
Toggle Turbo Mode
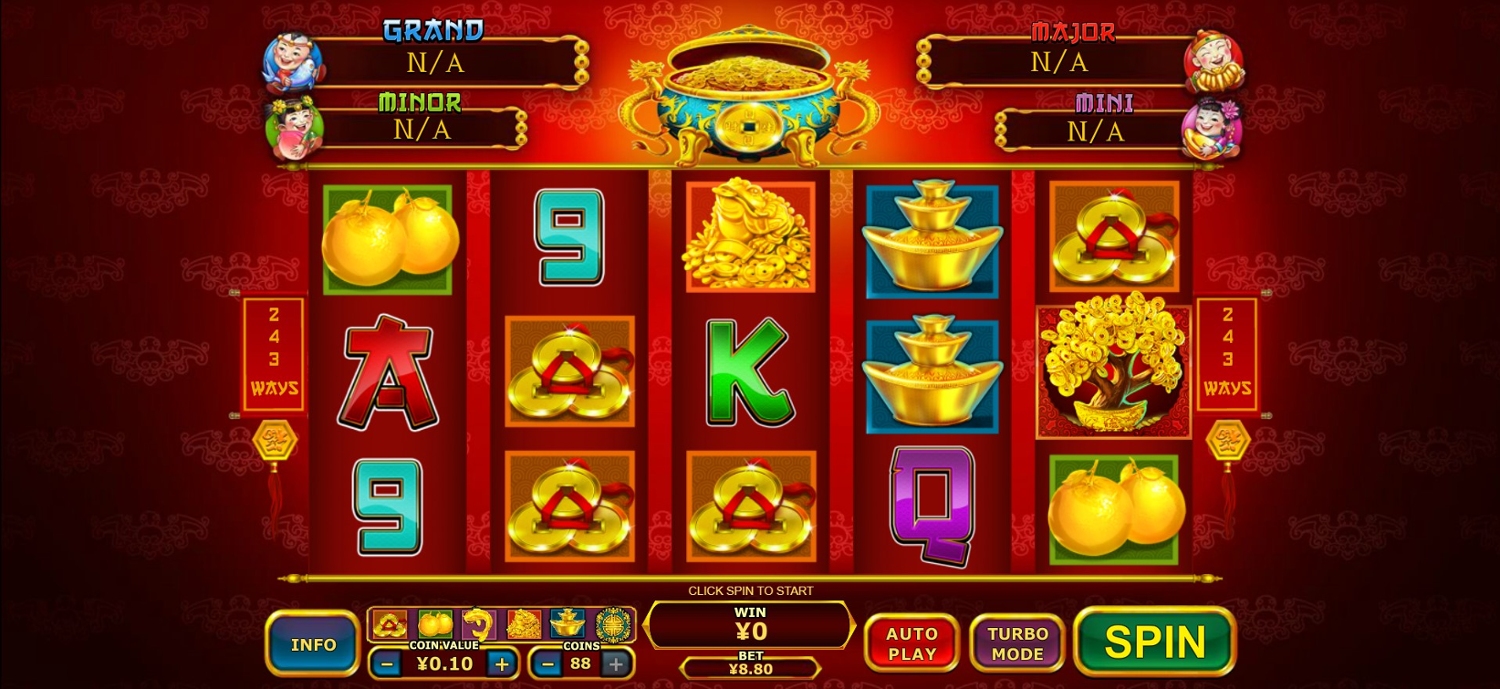coord(1016,643)
